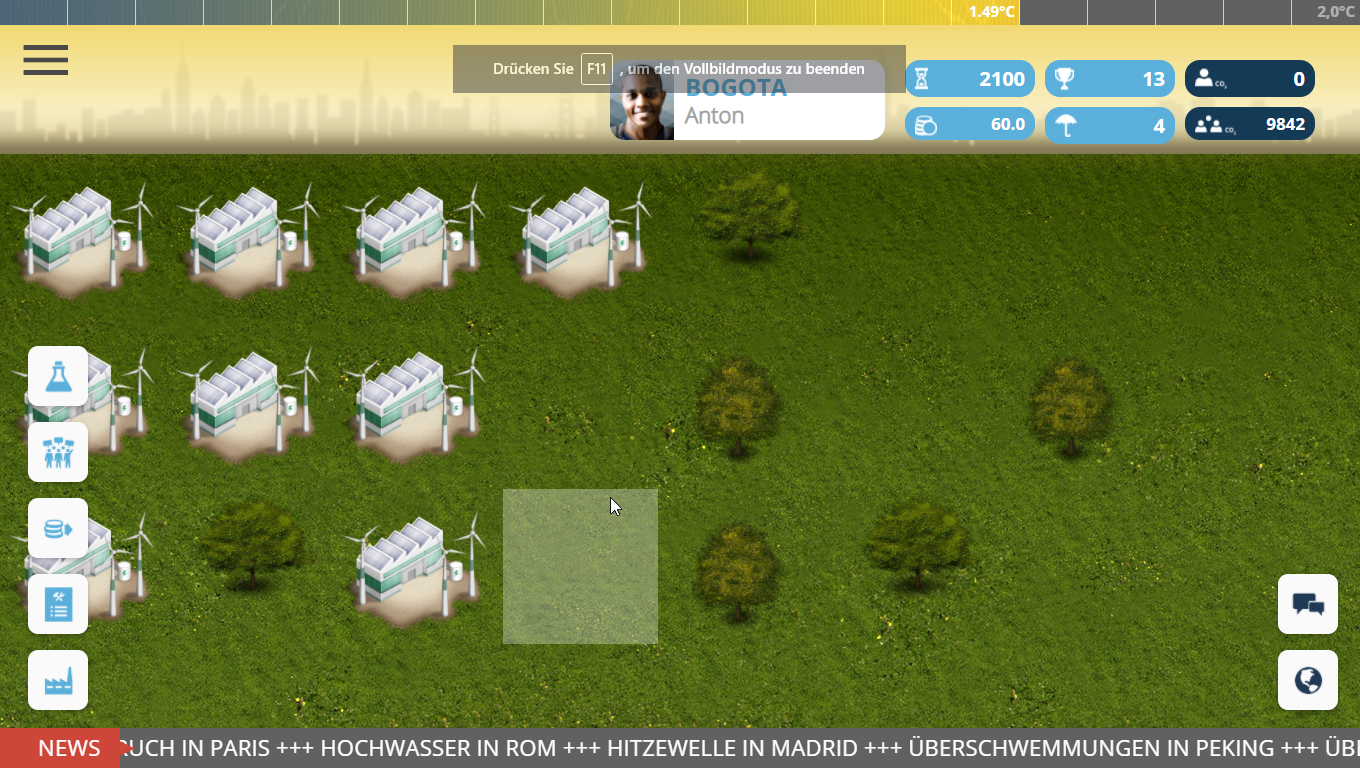The image size is (1360, 768).
Task: Open the hamburger main menu
Action: pos(46,60)
